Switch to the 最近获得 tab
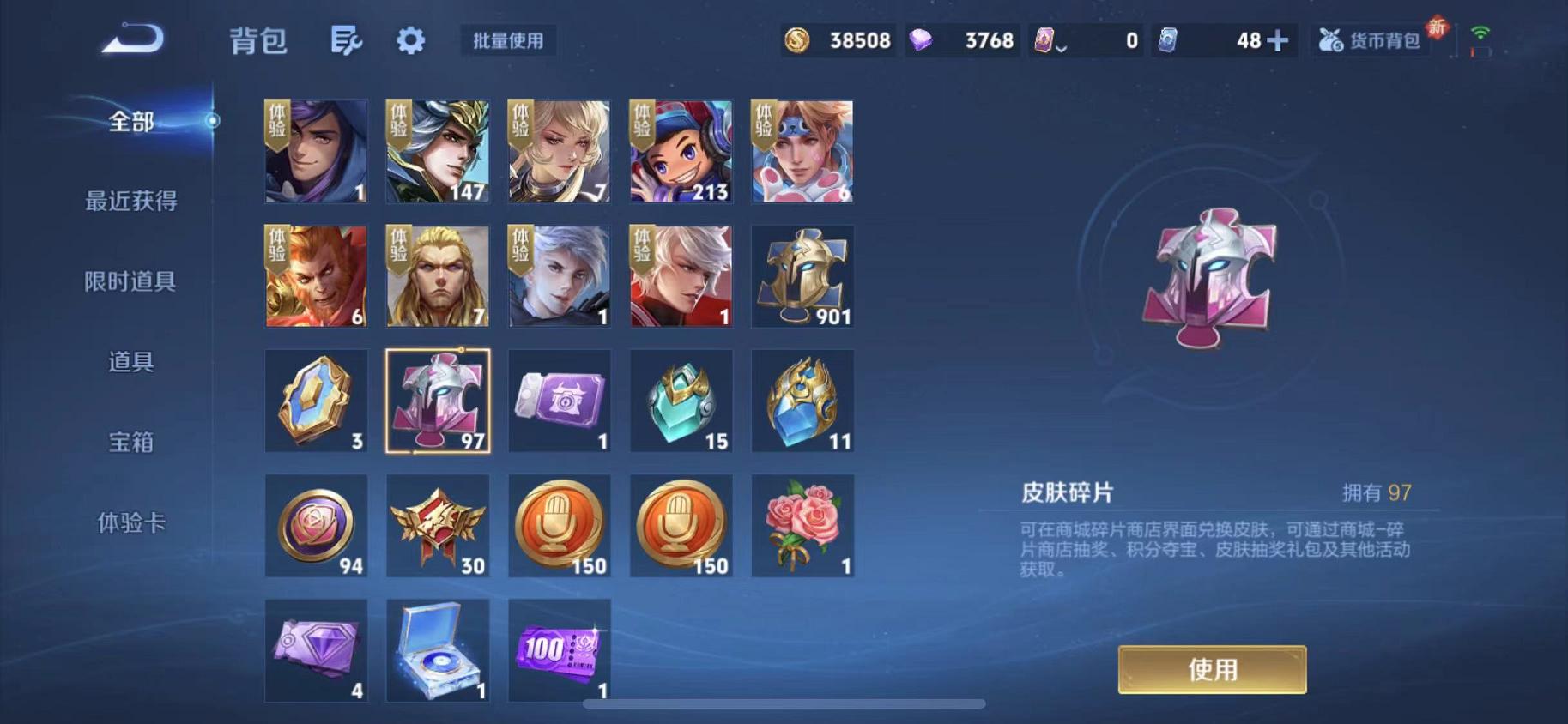Screen dimensions: 1568x724 130,202
